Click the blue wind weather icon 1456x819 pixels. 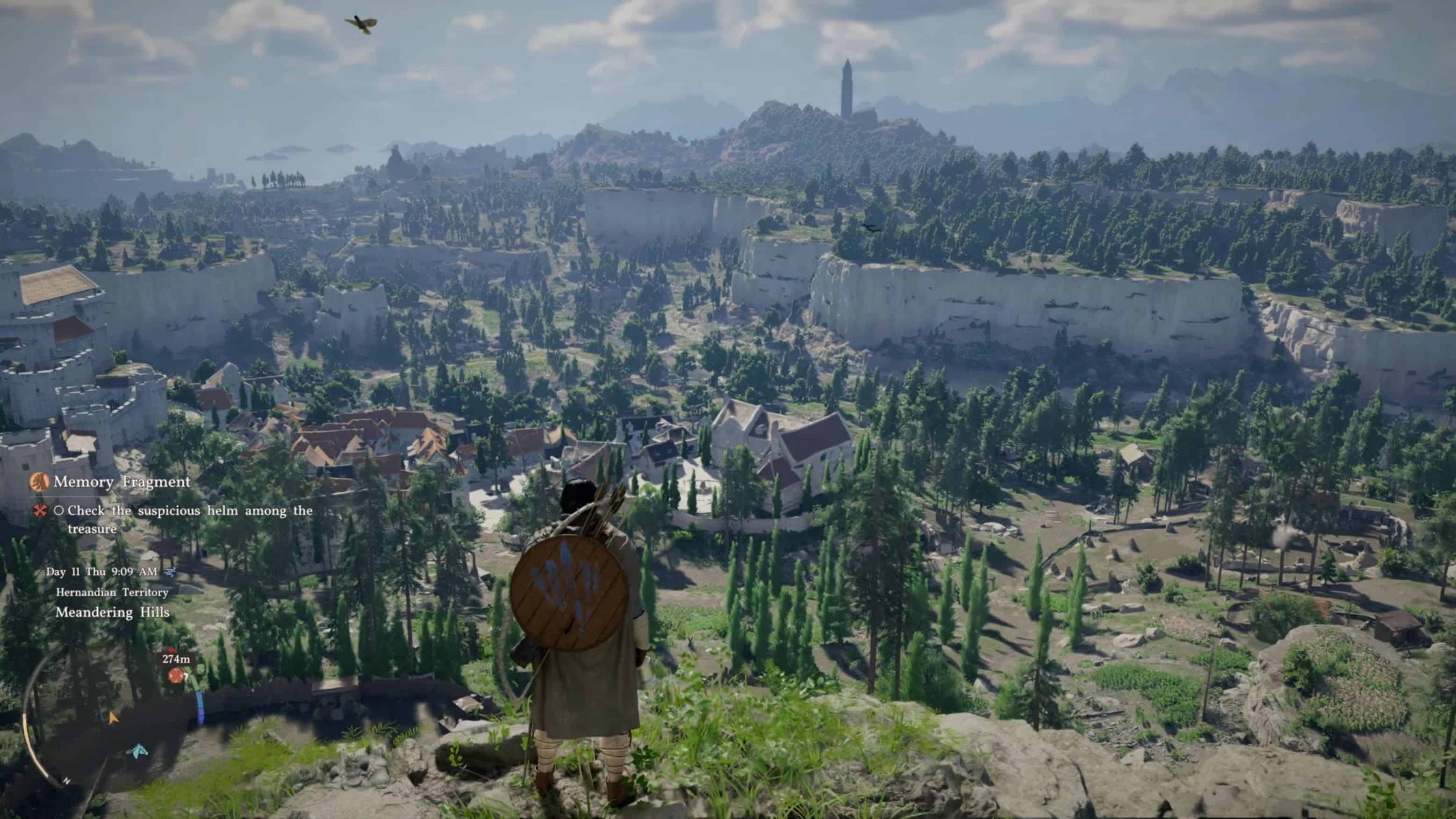[169, 572]
